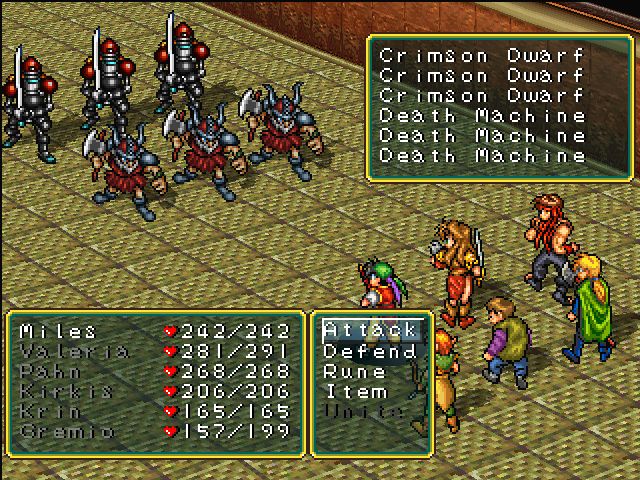Open the Rune command
Image resolution: width=640 pixels, height=480 pixels.
point(354,371)
